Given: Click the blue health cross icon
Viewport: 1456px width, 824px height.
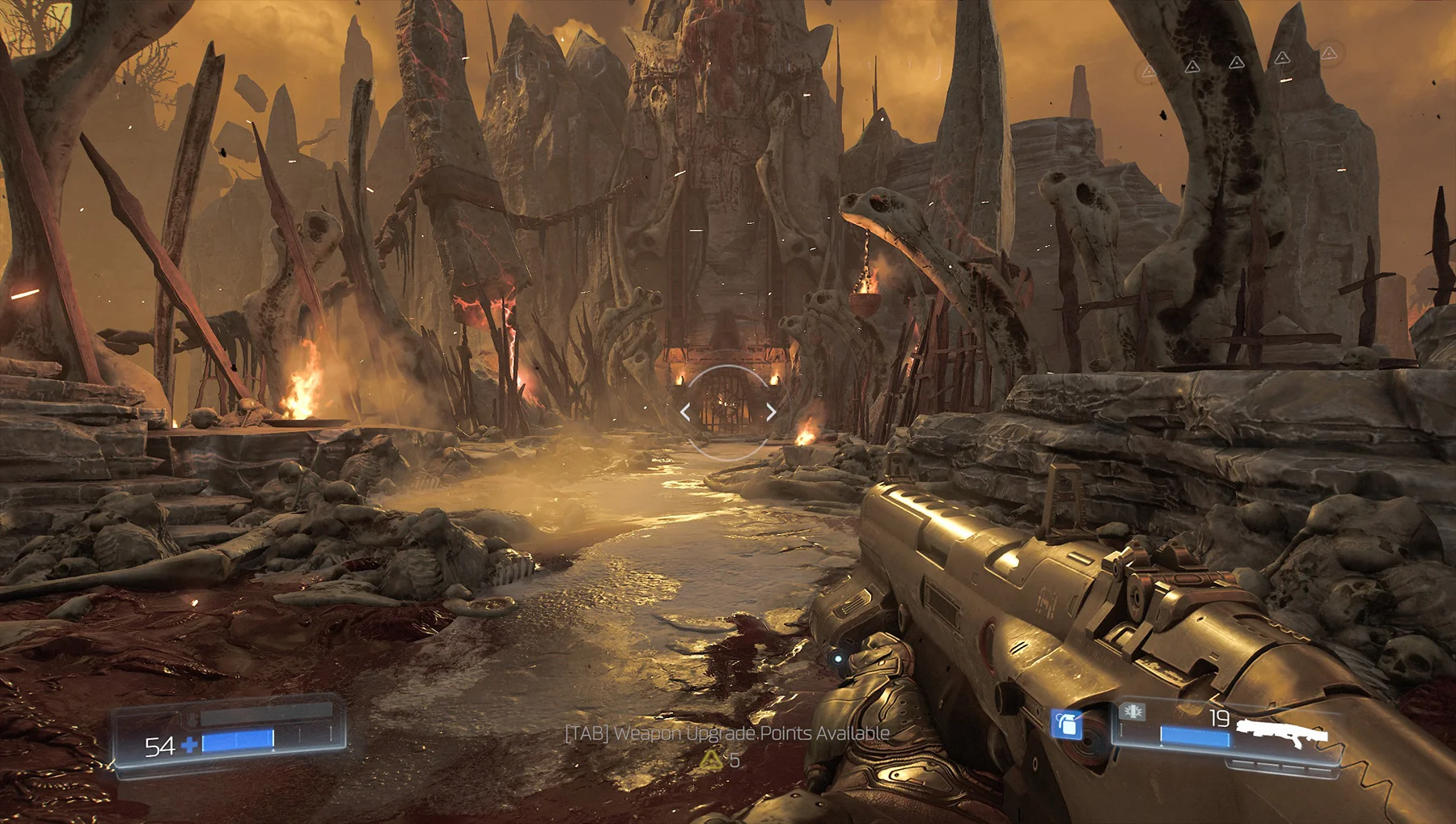Looking at the screenshot, I should click(189, 745).
